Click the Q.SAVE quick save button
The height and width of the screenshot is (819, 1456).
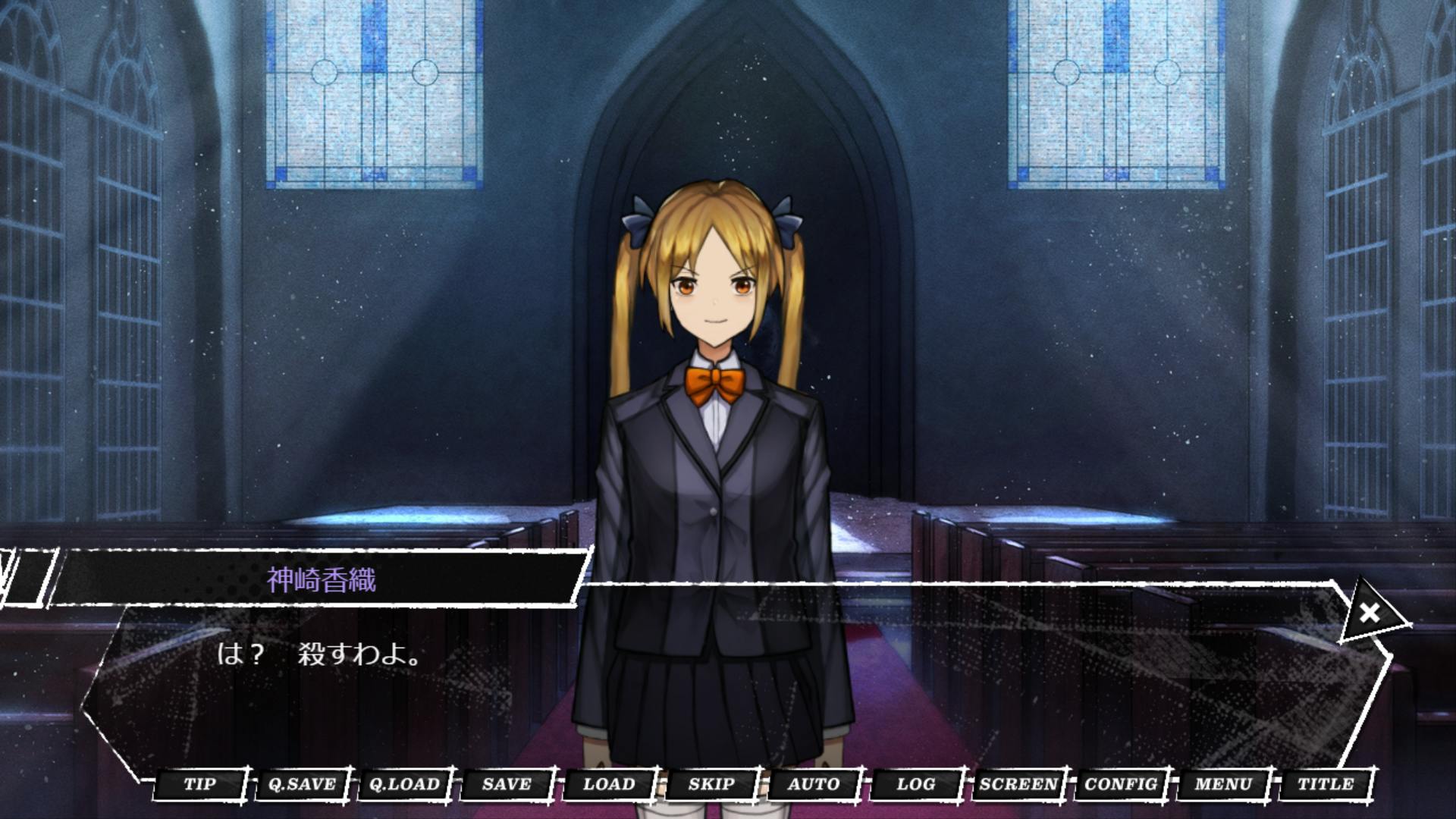point(302,784)
